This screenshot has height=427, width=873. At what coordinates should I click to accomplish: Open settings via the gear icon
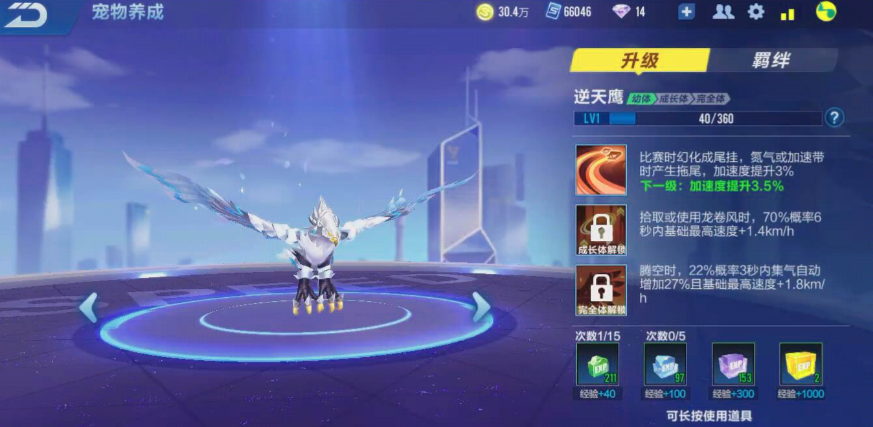(x=756, y=12)
